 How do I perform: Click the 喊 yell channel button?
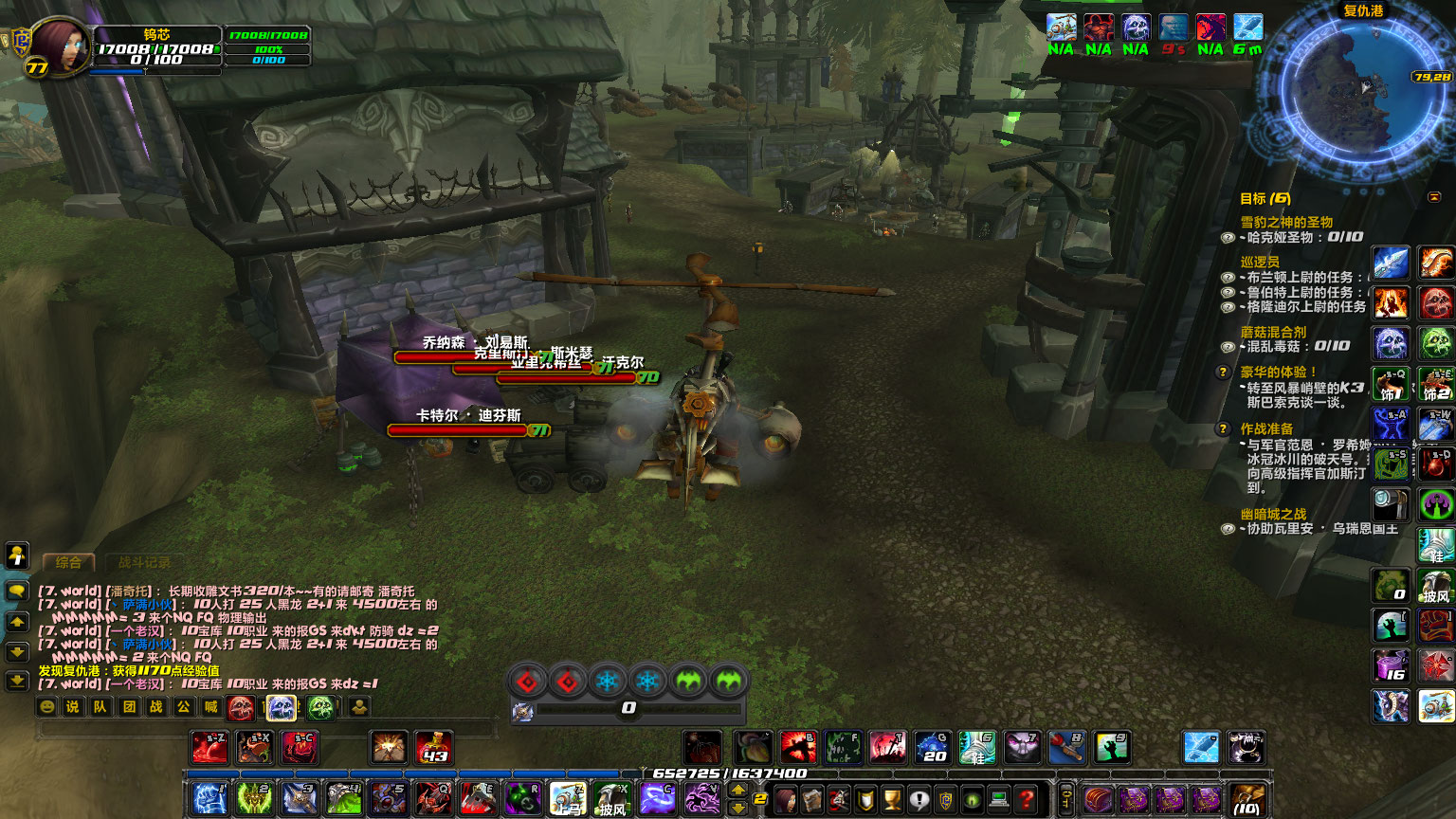click(210, 707)
